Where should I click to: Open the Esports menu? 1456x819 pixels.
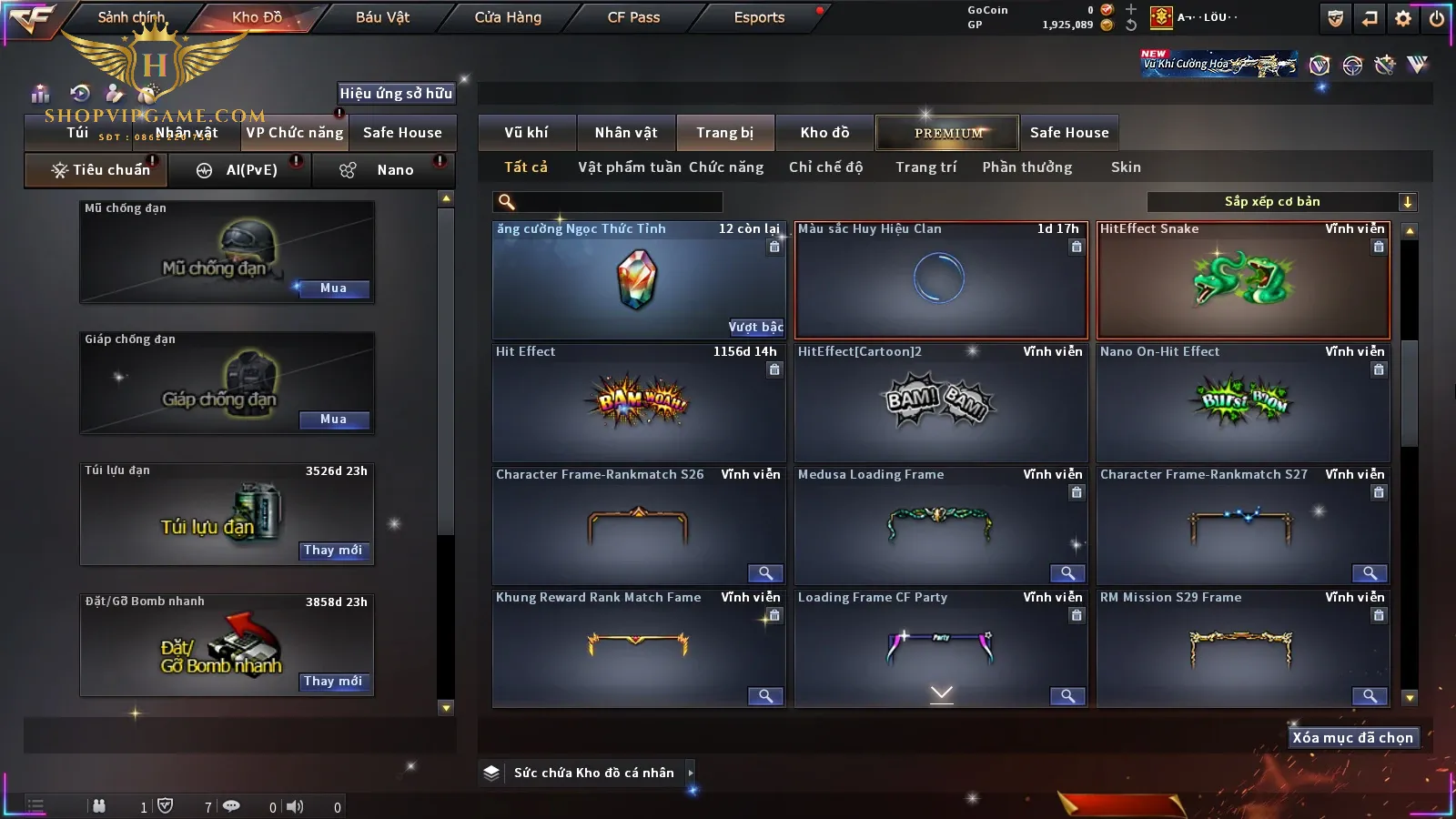pyautogui.click(x=759, y=17)
